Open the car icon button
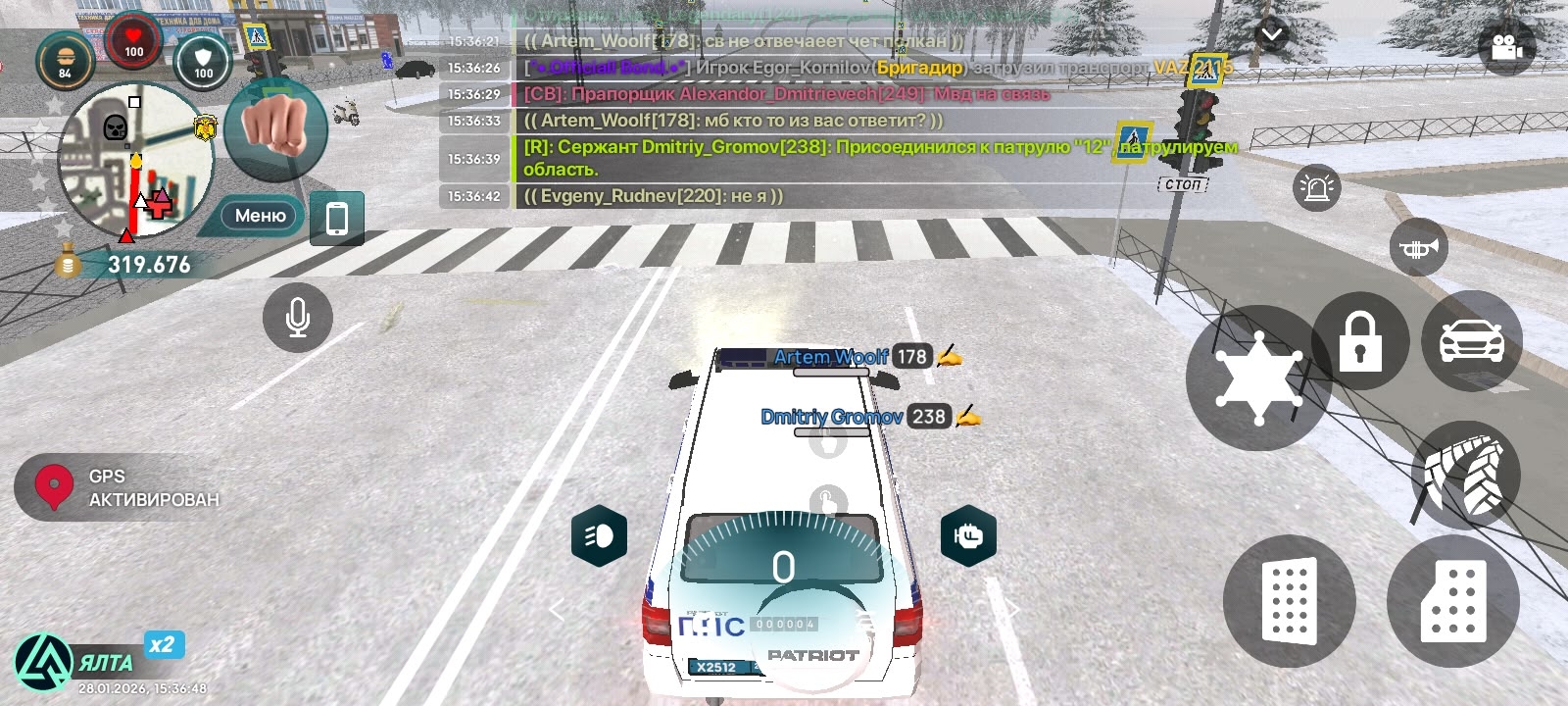 coord(1471,341)
